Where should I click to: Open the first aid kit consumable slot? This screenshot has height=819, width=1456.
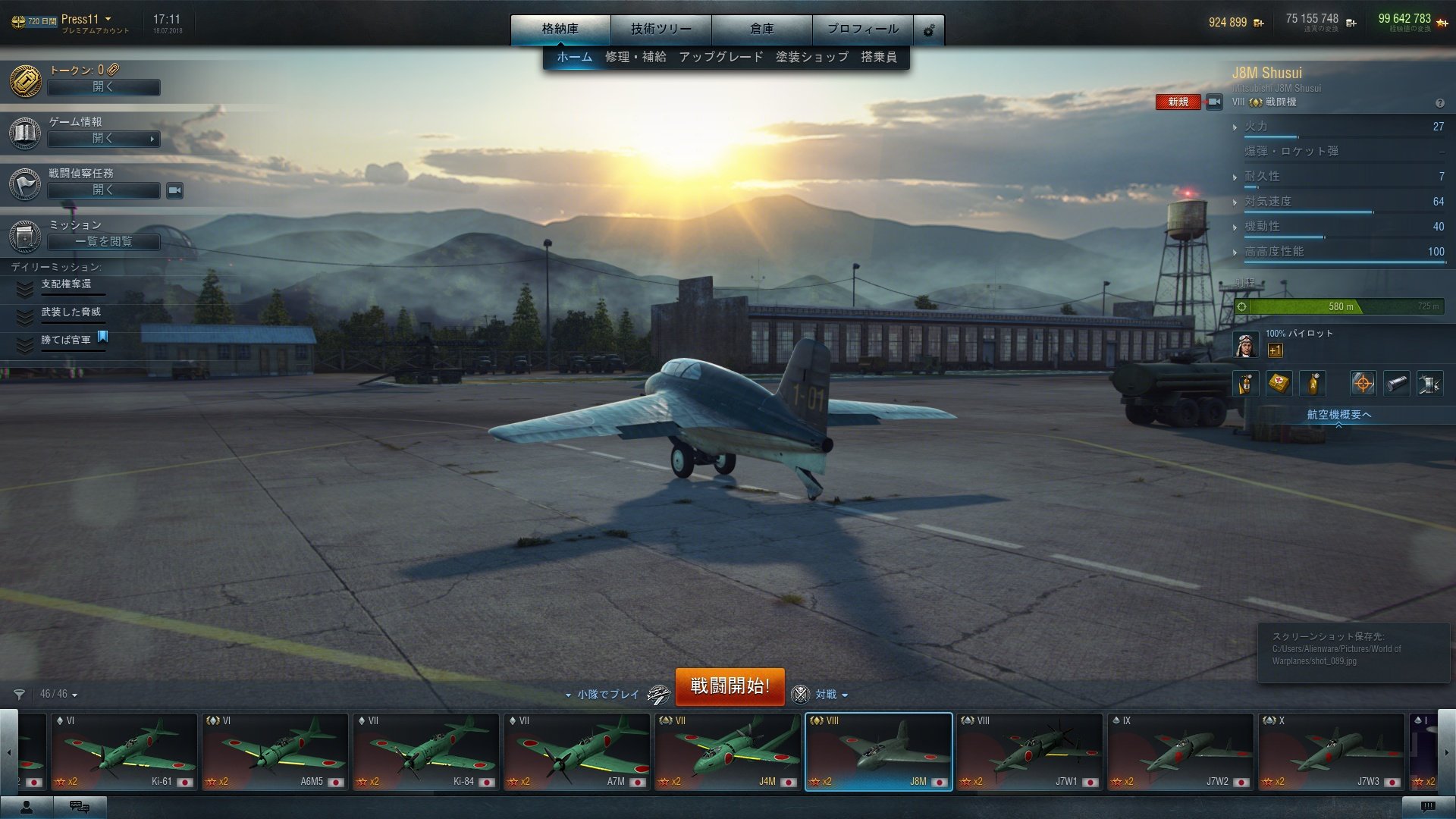pos(1279,383)
